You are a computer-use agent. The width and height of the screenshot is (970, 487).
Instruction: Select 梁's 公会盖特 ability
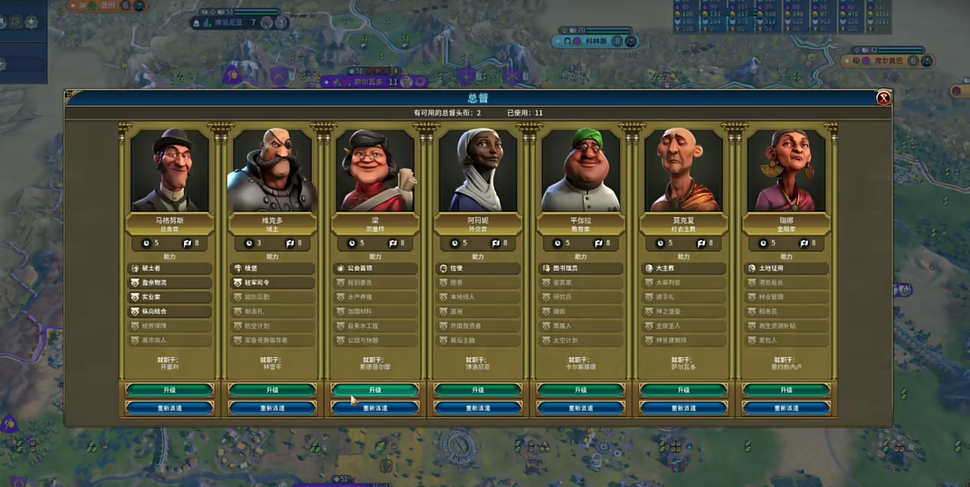(x=375, y=269)
